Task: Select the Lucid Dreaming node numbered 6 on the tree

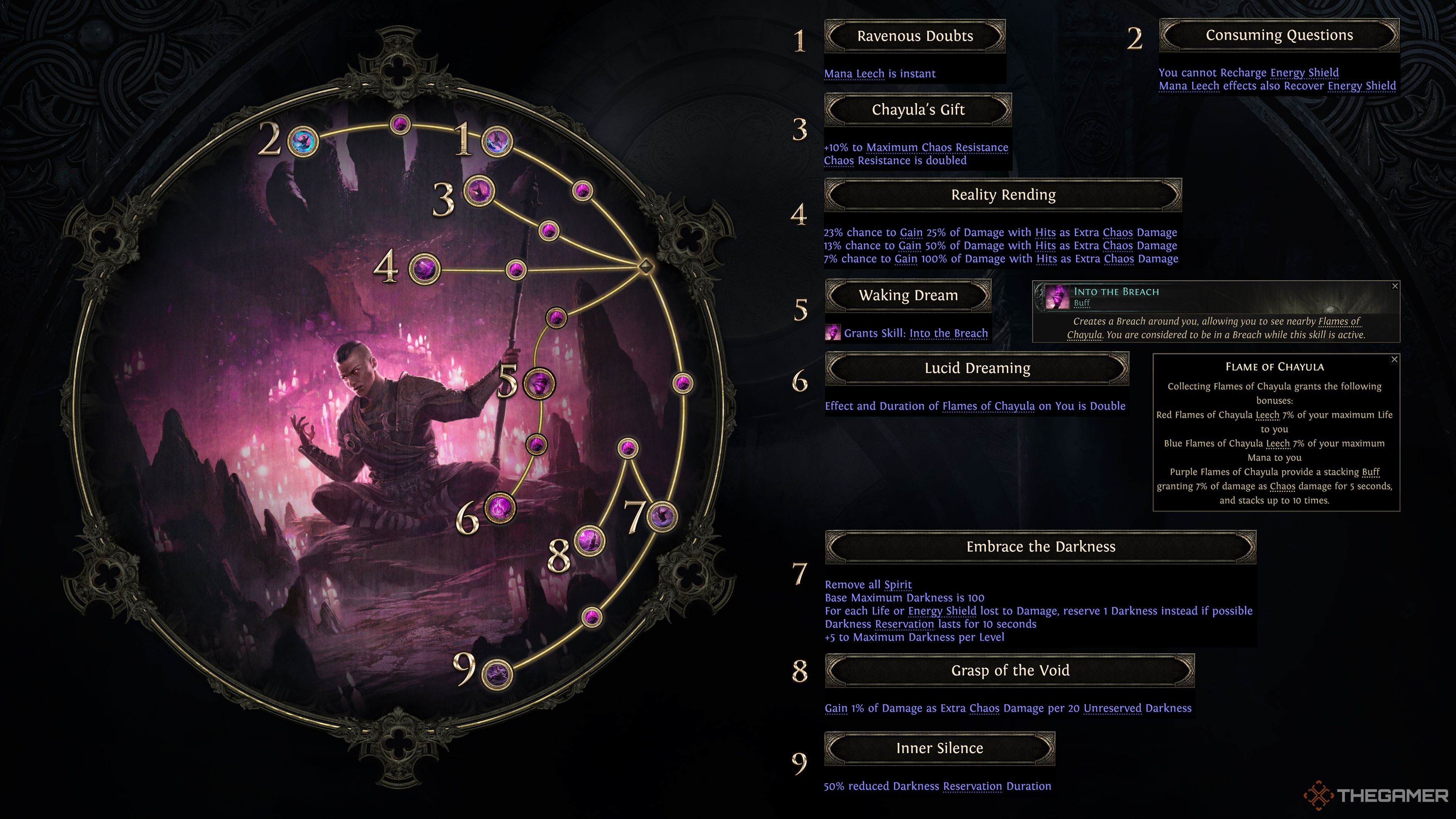Action: 500,508
